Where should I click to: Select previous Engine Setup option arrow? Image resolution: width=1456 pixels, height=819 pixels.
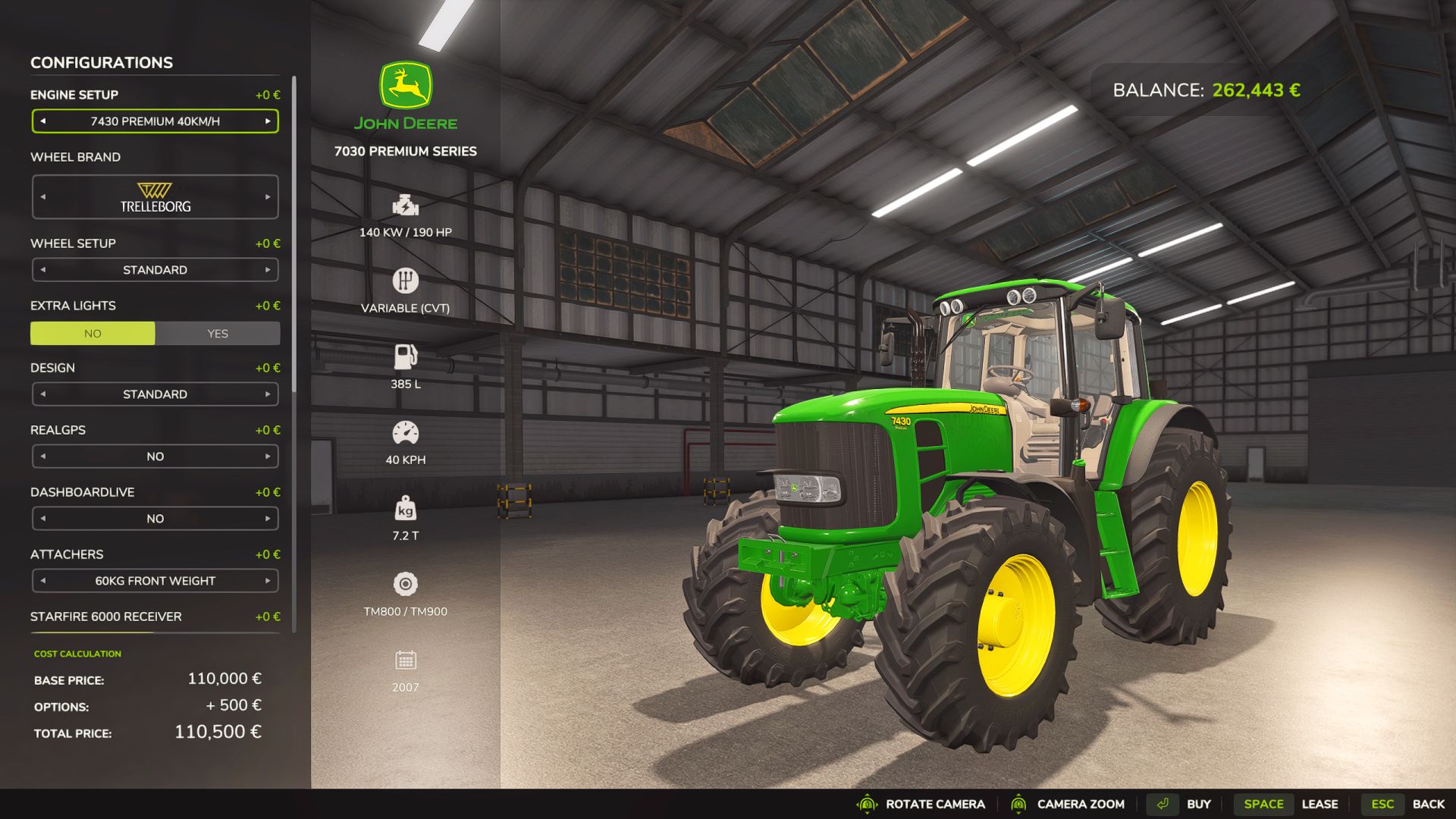[x=43, y=121]
